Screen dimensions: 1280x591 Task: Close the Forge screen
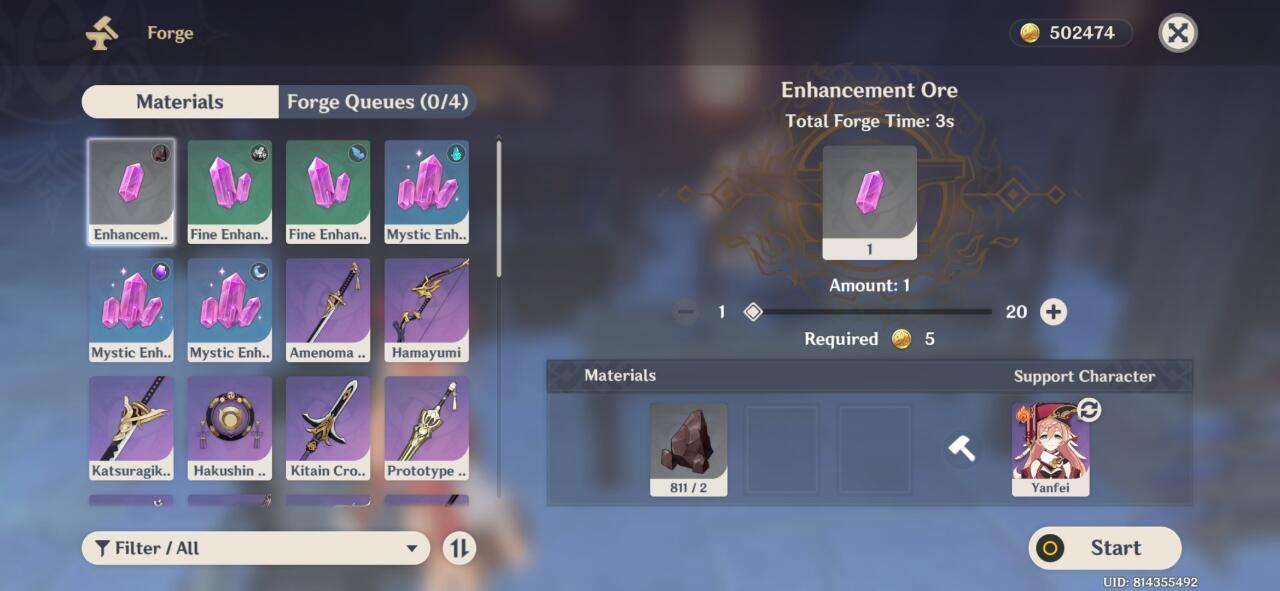coord(1178,33)
